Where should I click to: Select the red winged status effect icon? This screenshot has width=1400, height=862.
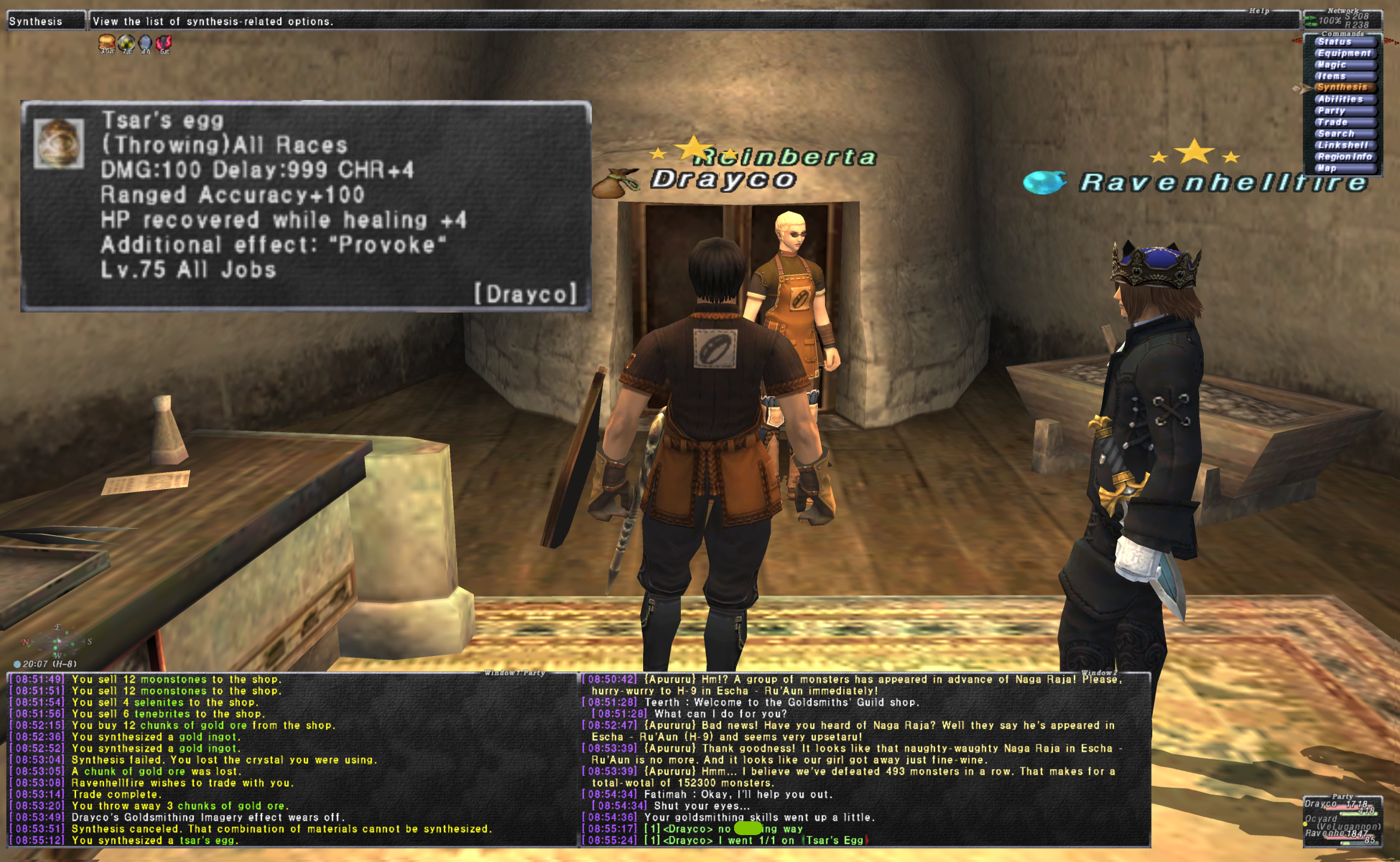163,43
